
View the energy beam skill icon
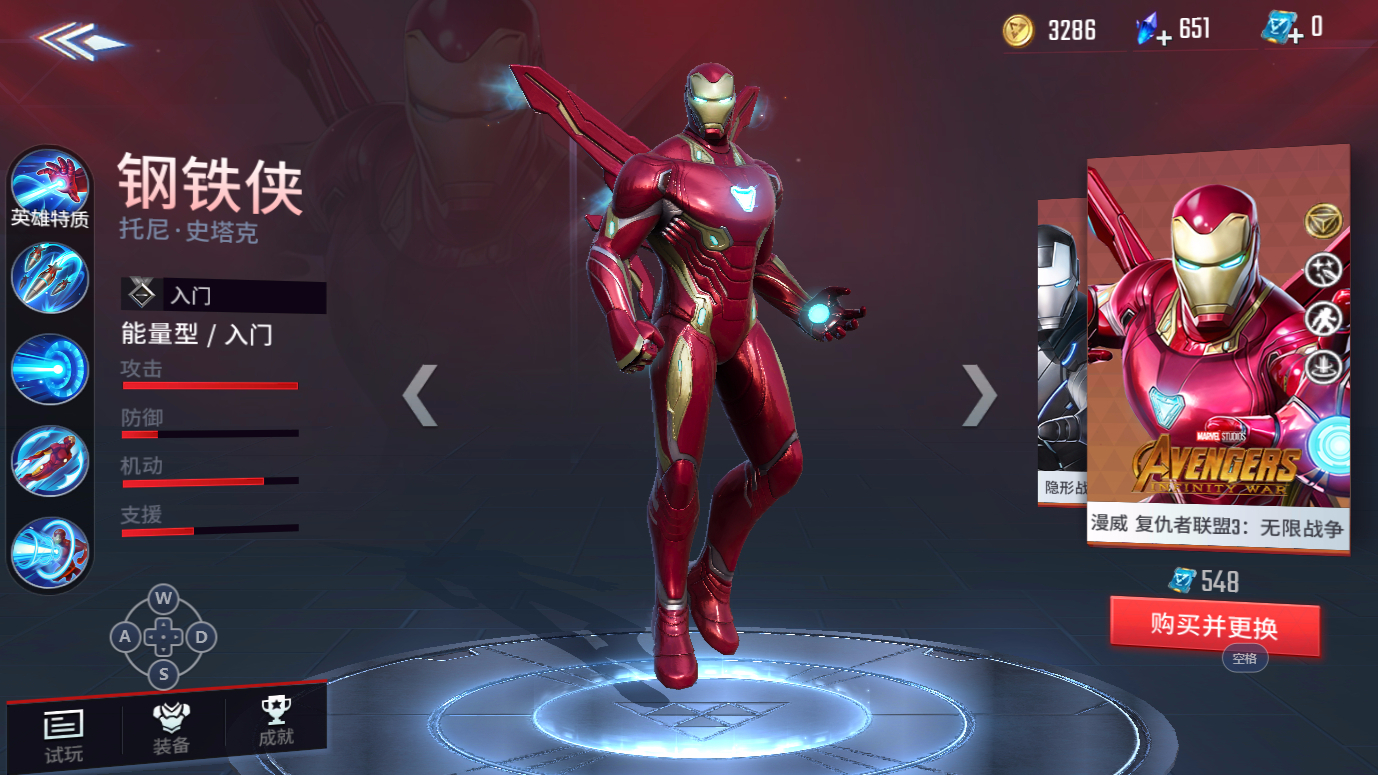50,368
